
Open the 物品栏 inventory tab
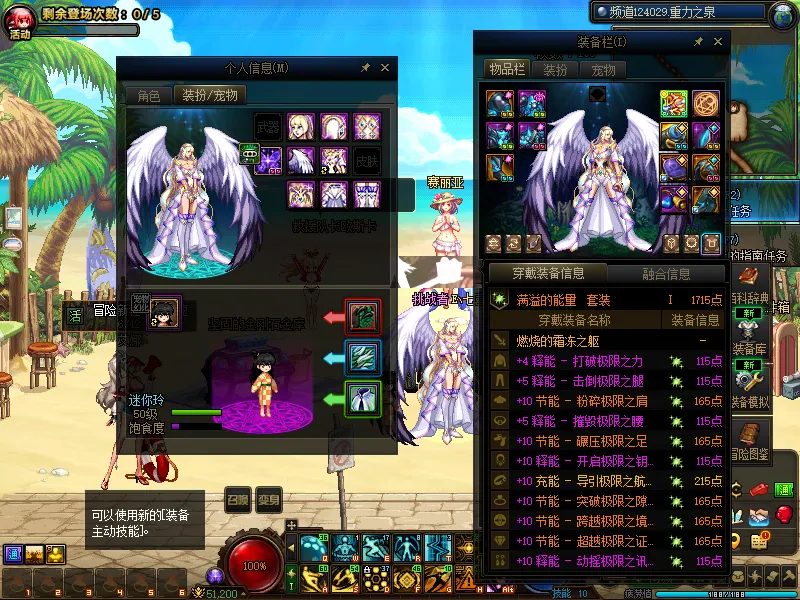pos(506,70)
